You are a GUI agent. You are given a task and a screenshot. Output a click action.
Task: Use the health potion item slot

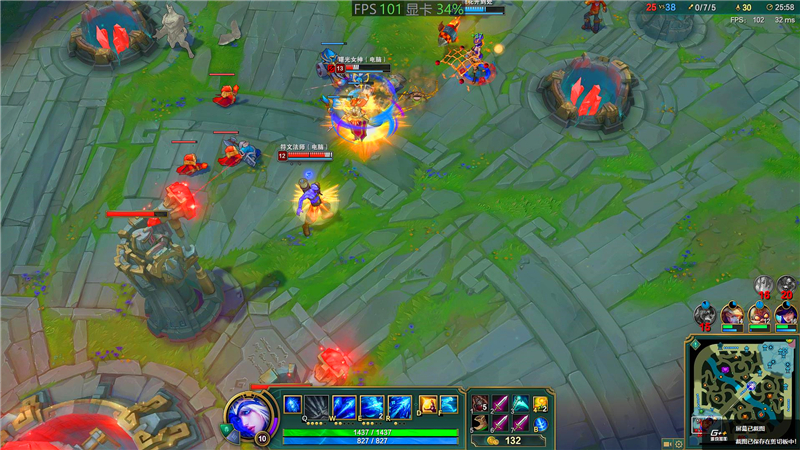click(479, 404)
